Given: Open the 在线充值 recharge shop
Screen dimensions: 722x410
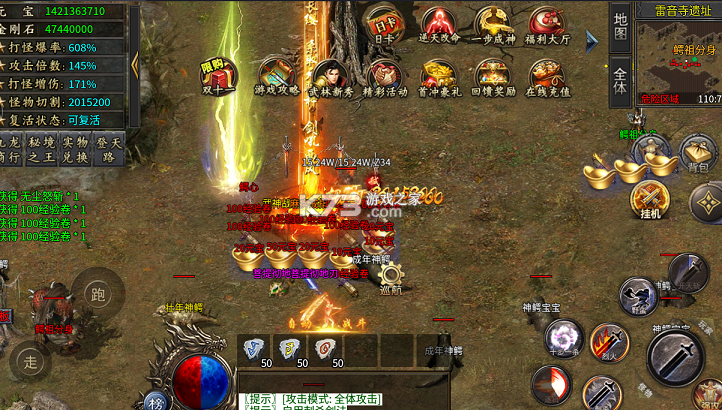Looking at the screenshot, I should [x=549, y=78].
